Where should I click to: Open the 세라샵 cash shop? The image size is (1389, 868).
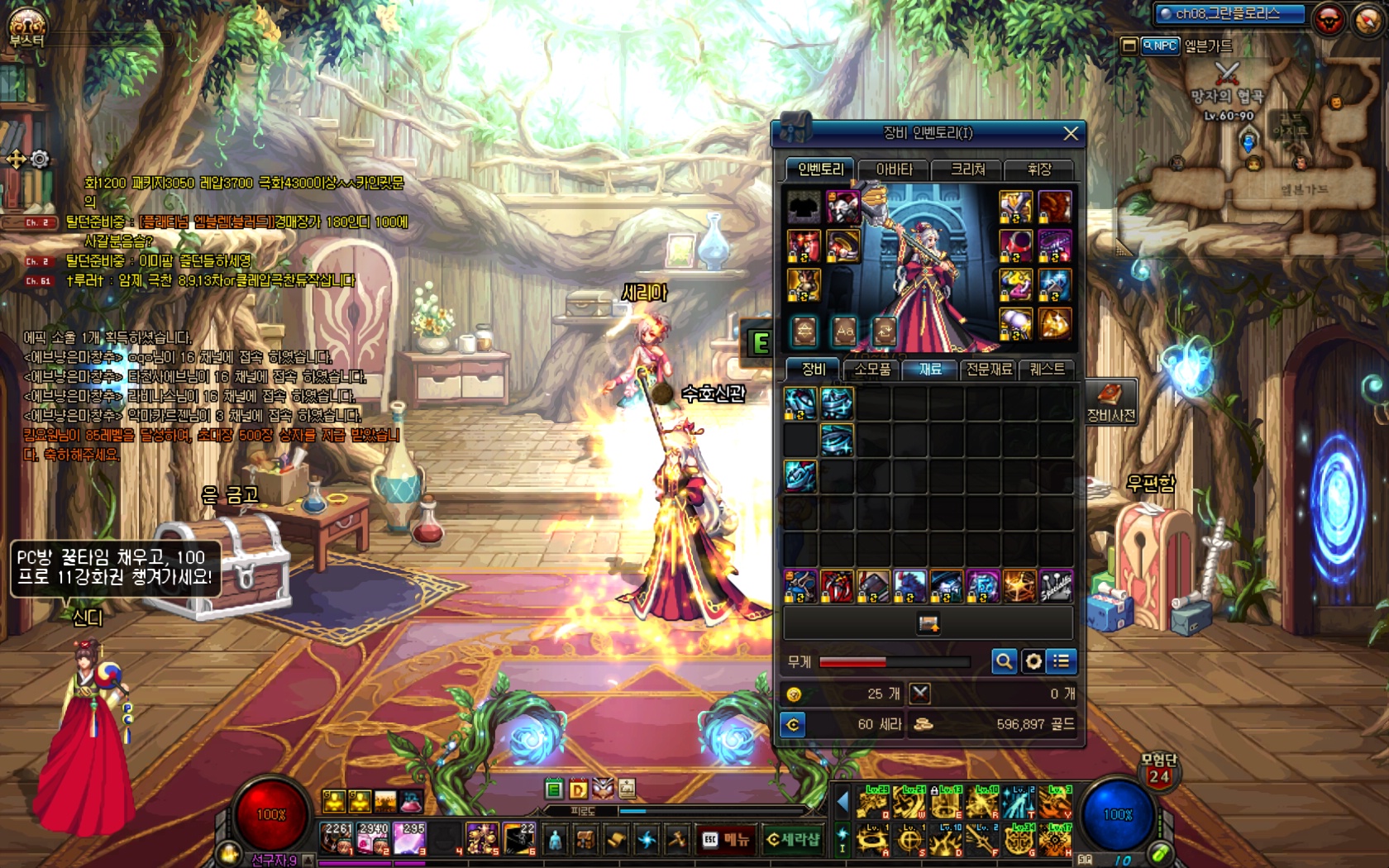(792, 840)
